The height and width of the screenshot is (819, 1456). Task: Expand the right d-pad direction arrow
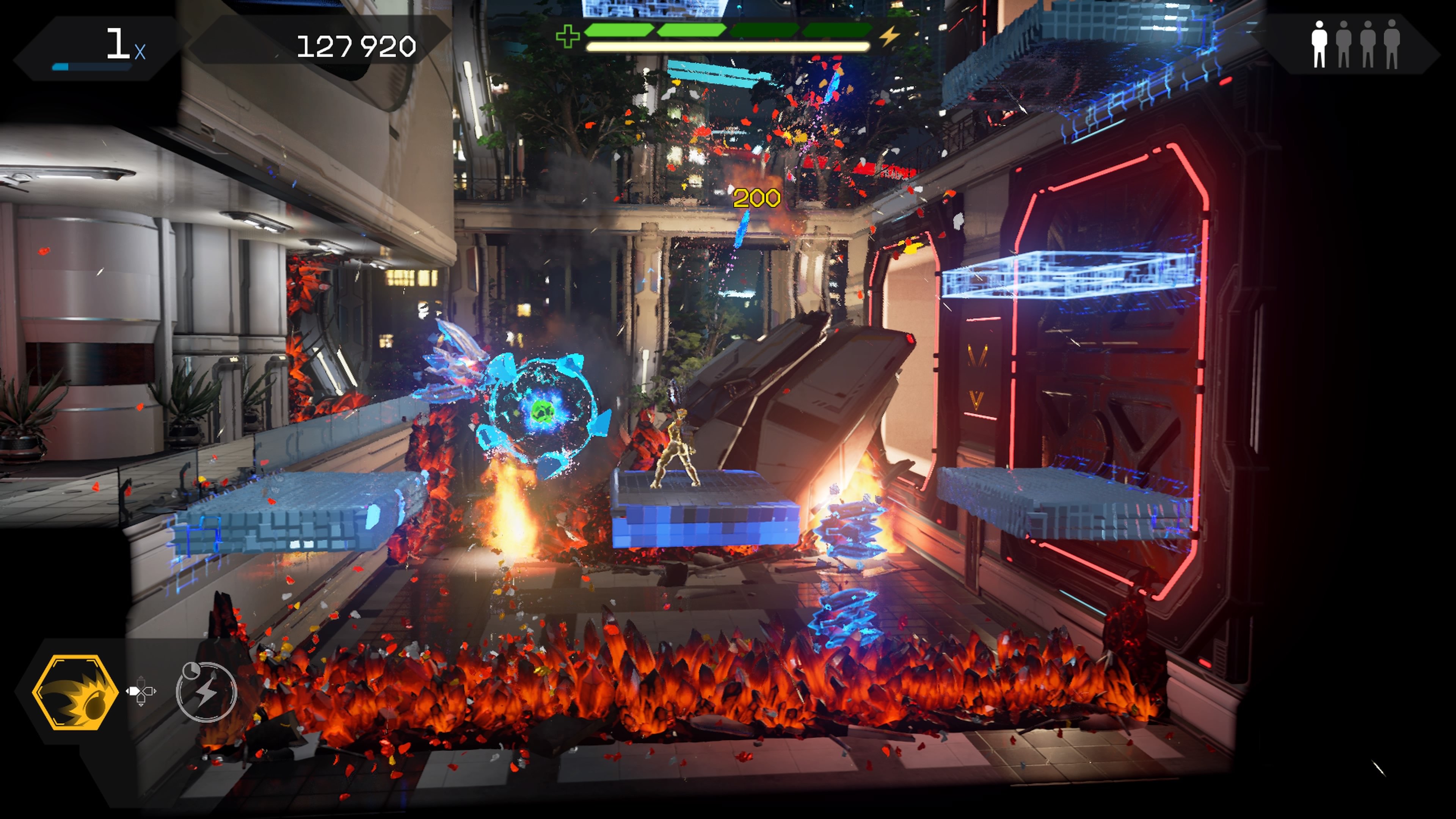pyautogui.click(x=151, y=691)
